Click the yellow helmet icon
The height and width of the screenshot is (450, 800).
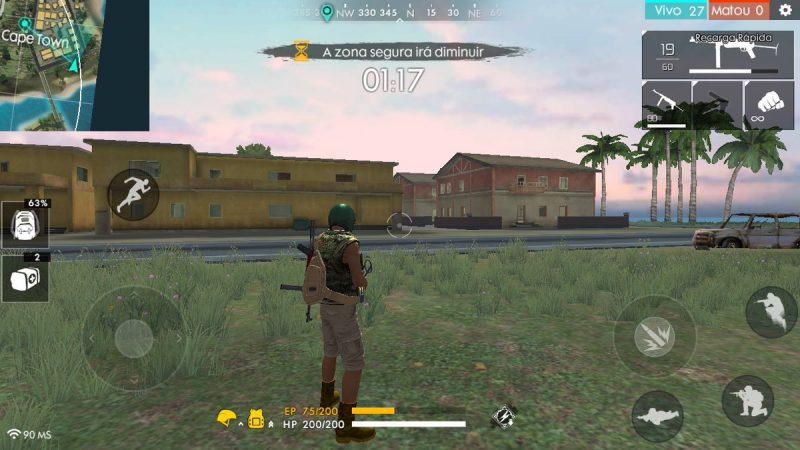pos(227,417)
